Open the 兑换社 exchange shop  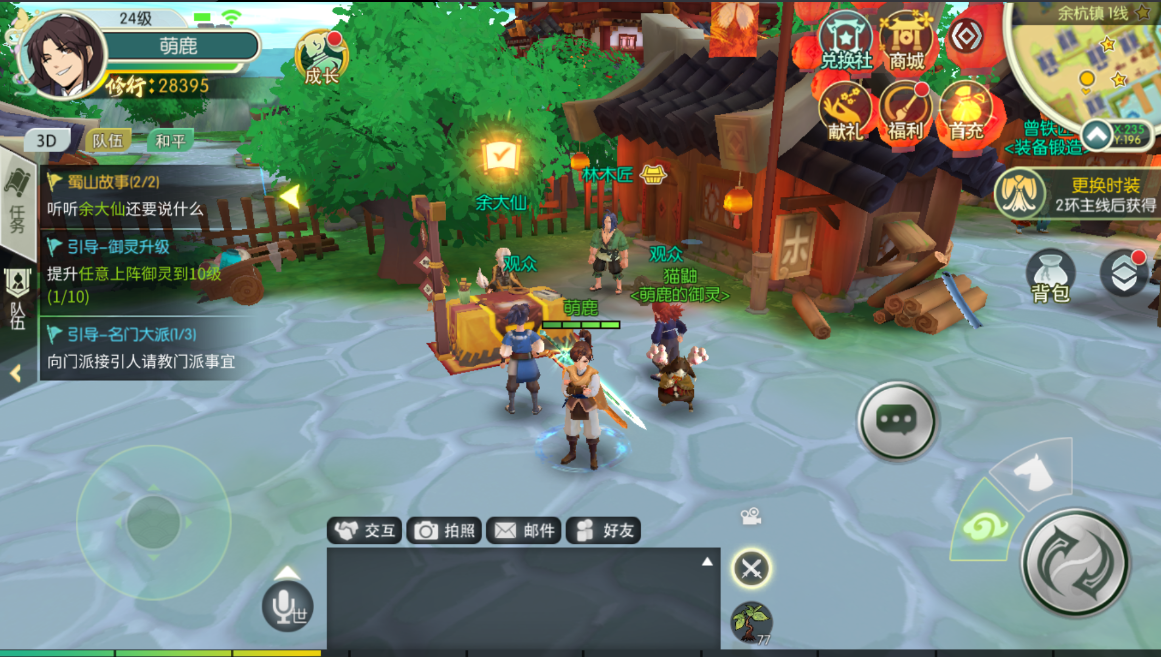coord(846,42)
